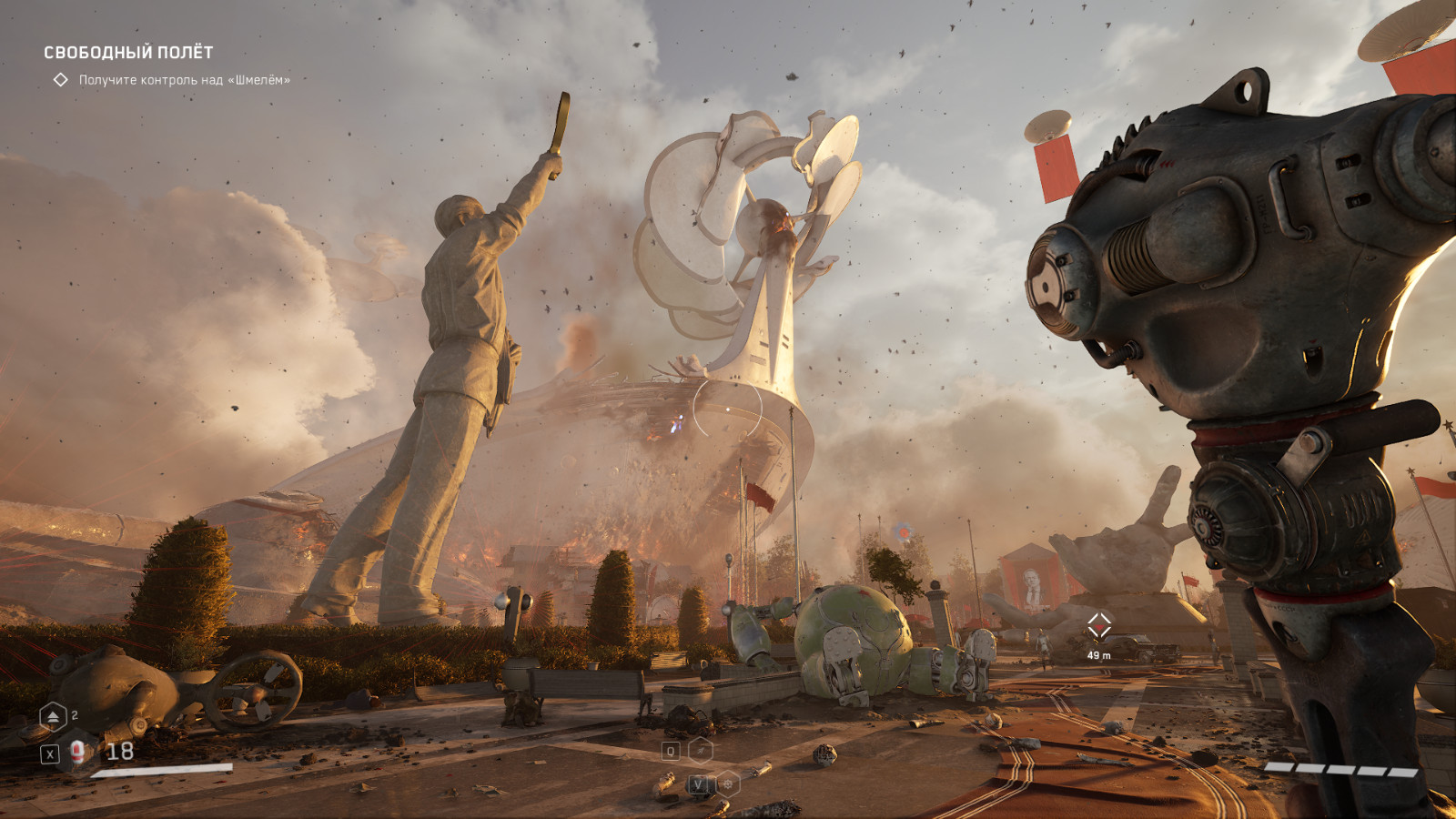Select the cartridge ammo icon near the counter 18

click(77, 753)
